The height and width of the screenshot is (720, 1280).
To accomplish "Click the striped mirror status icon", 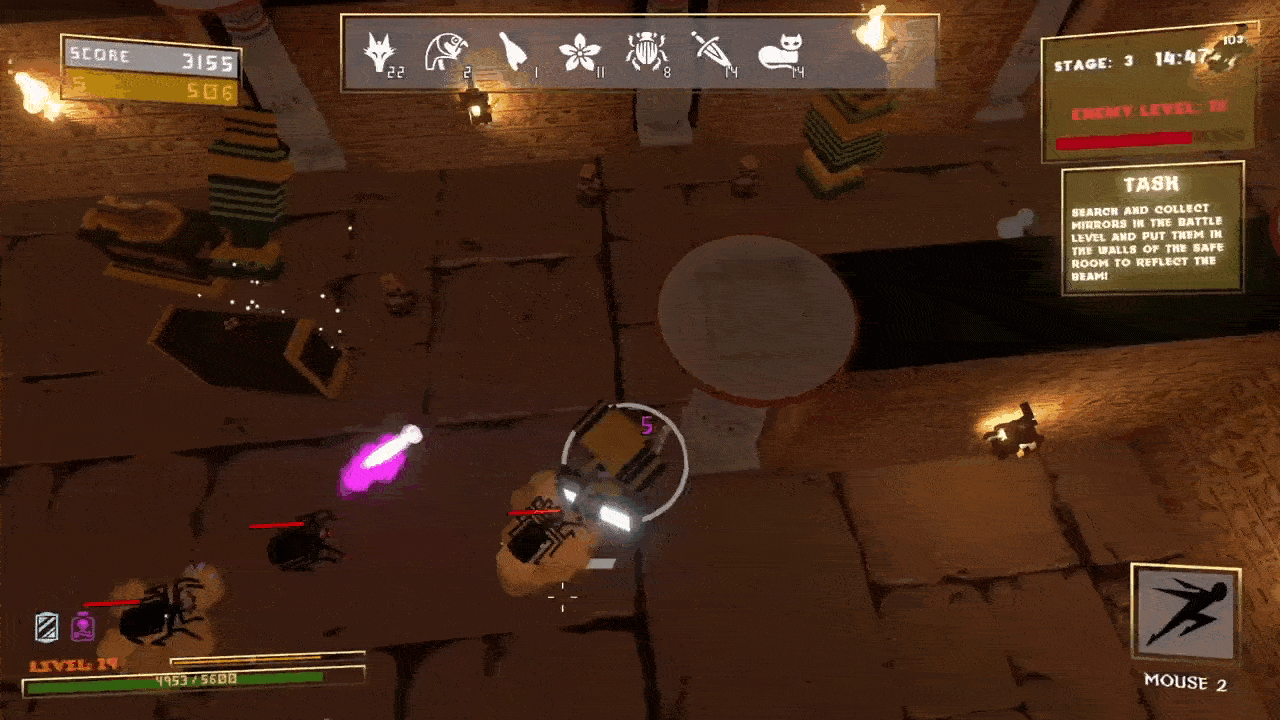I will [x=47, y=627].
